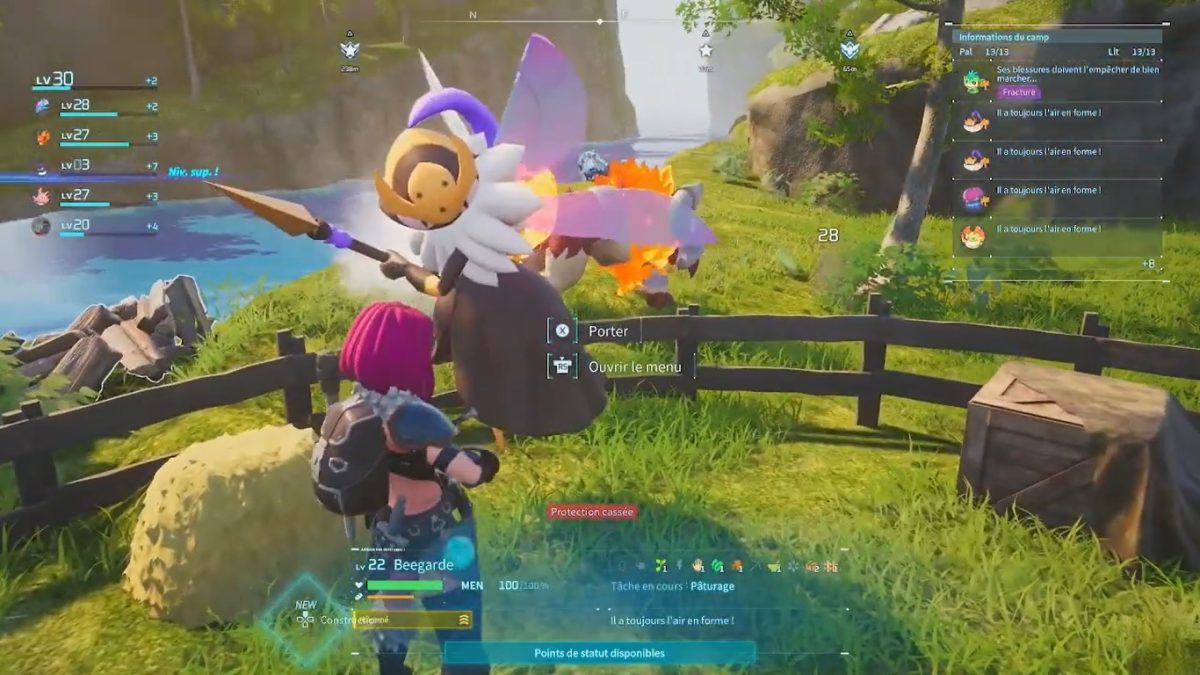Select the star marker on the compass
This screenshot has width=1200, height=675.
[706, 49]
